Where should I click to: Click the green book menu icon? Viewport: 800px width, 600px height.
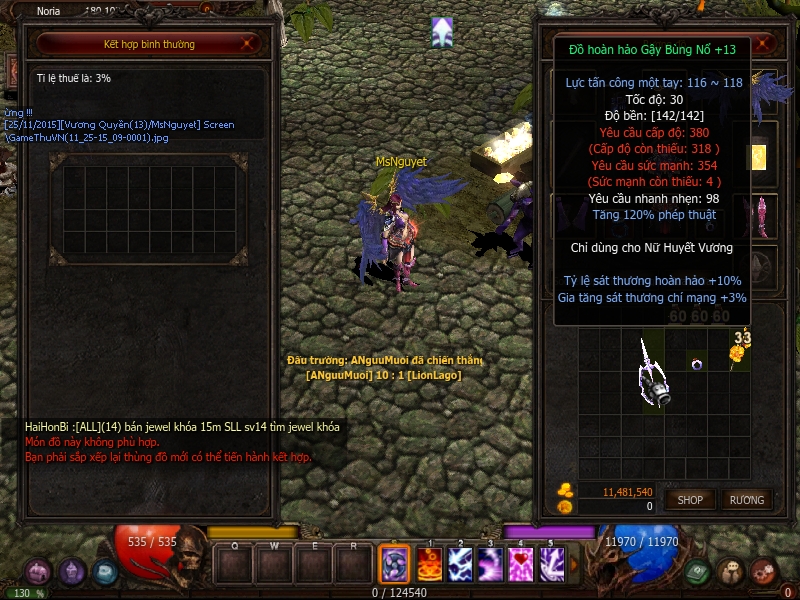[x=698, y=572]
